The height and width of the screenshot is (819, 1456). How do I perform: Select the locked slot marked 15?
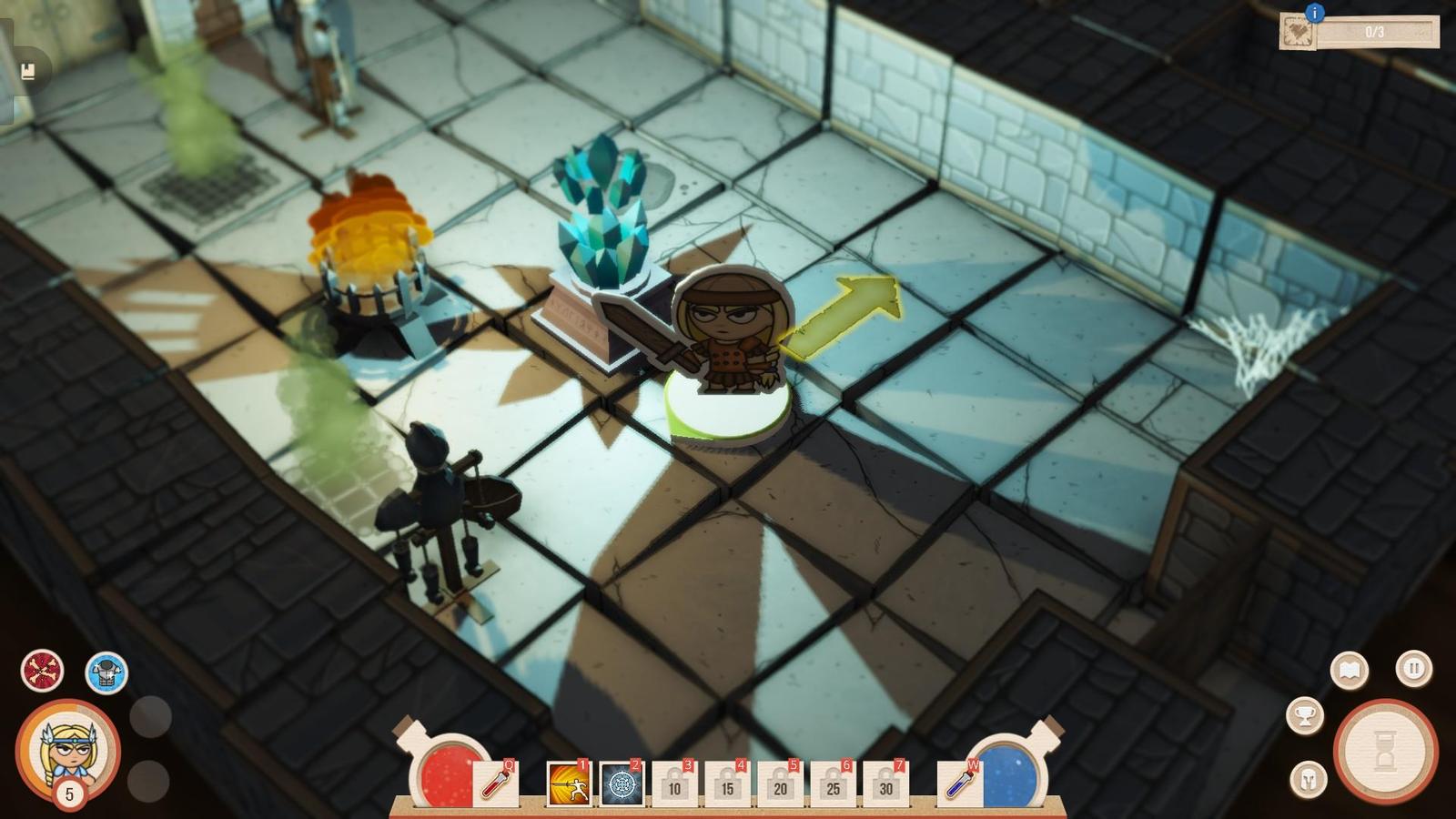click(727, 784)
